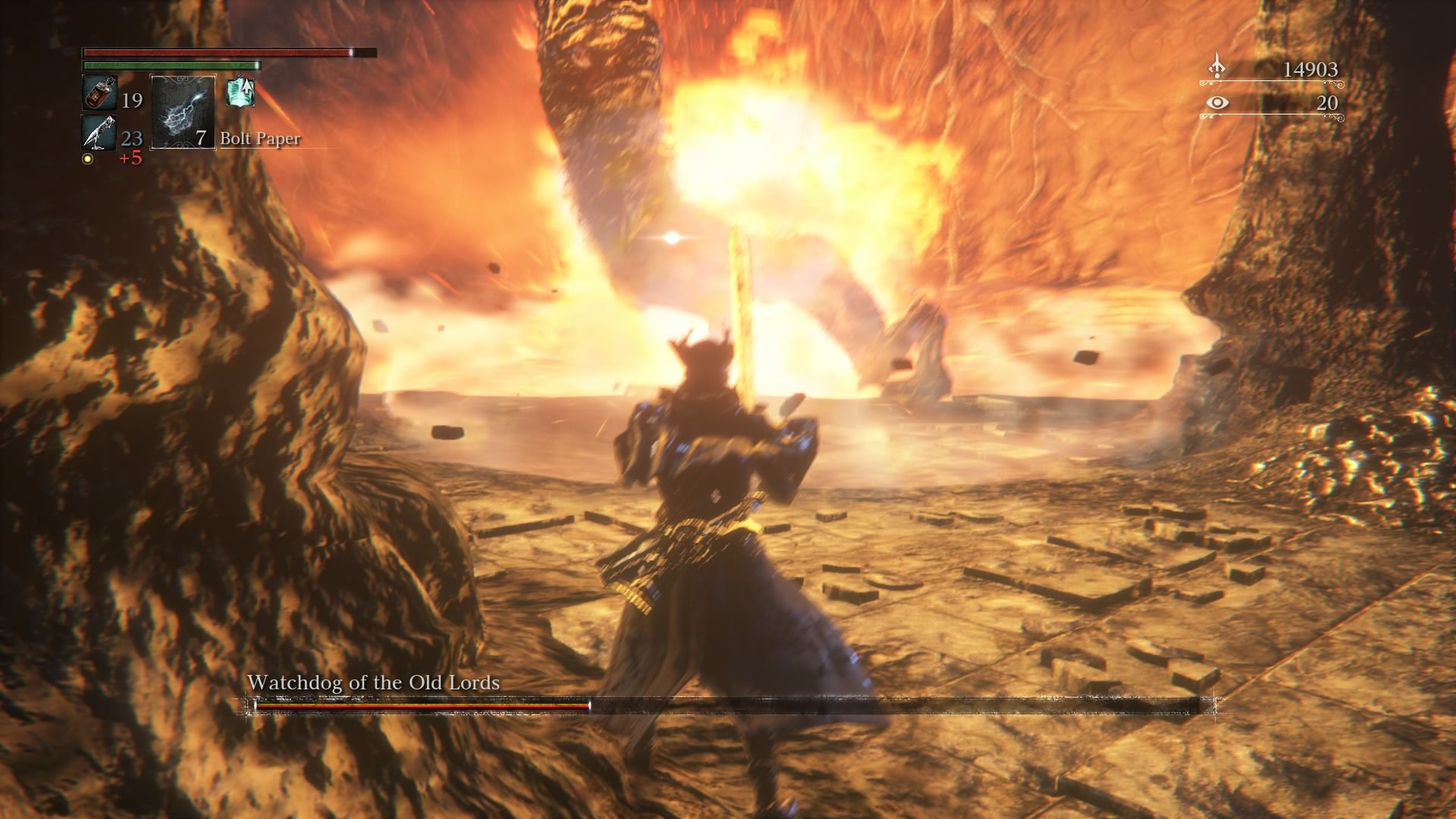Click the Blood Vial count showing 19
The width and height of the screenshot is (1456, 819).
tap(132, 99)
